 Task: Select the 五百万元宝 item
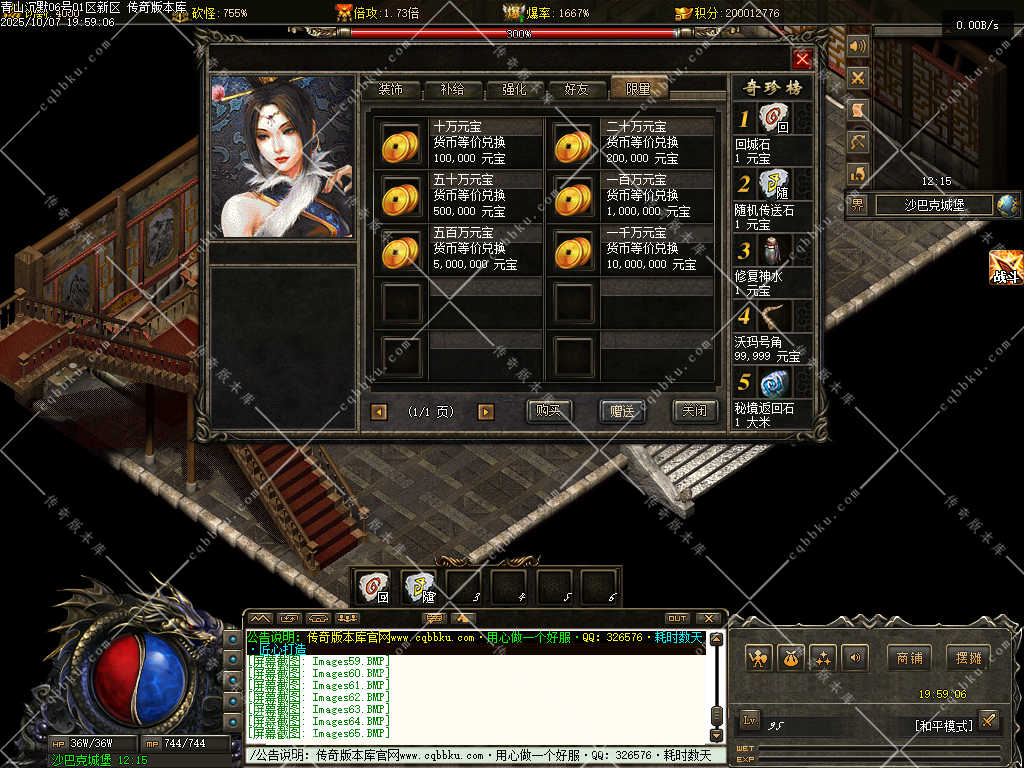[401, 250]
